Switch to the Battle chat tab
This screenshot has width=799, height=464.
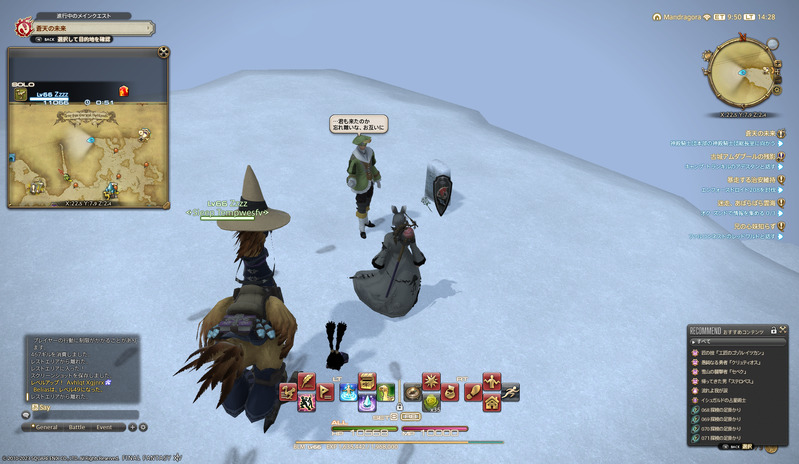(76, 427)
